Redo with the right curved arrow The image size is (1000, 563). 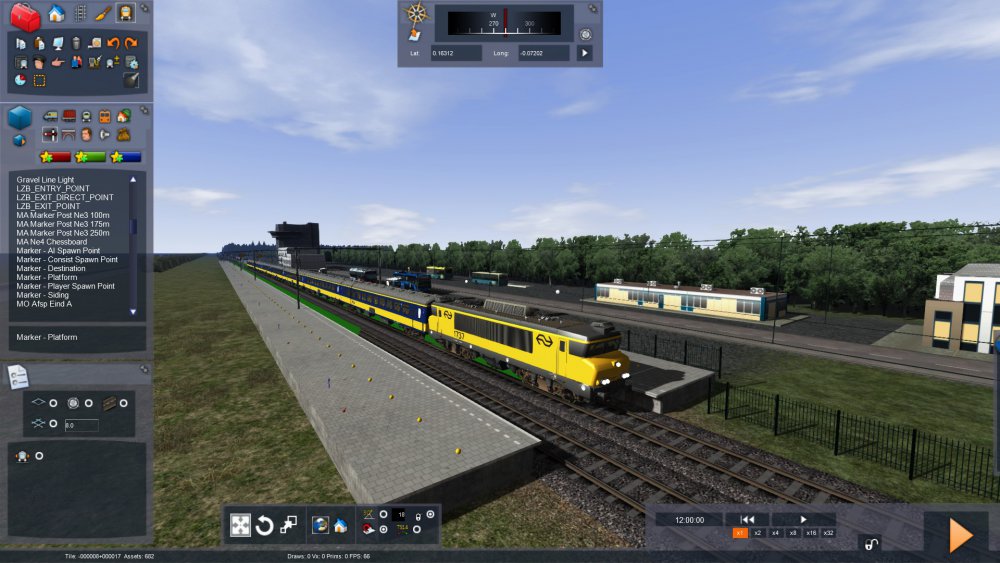coord(131,43)
